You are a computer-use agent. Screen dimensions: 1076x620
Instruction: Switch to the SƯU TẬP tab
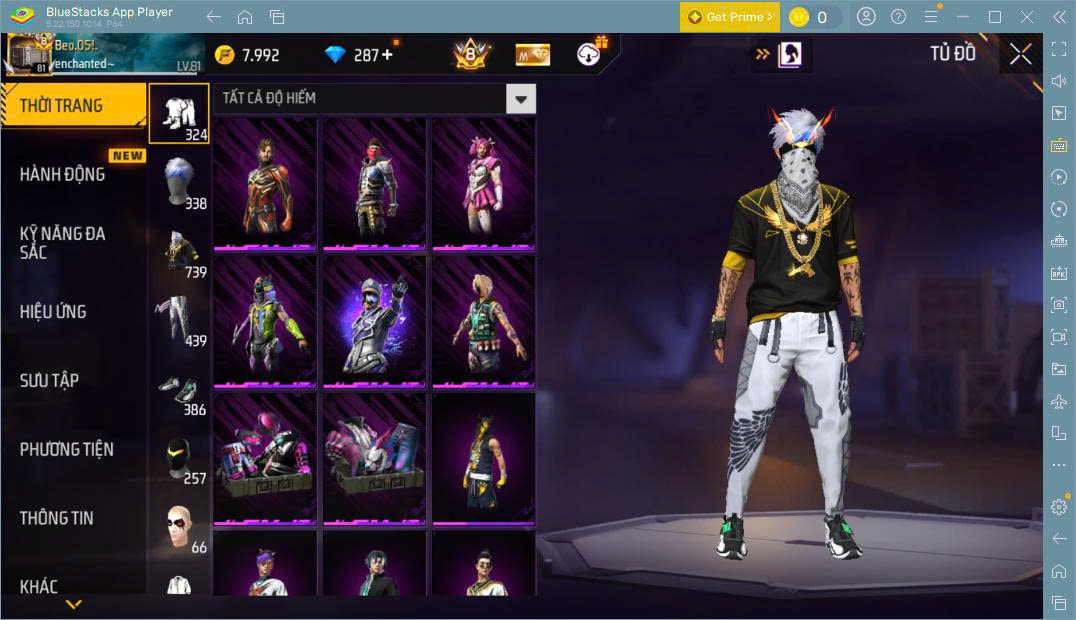50,381
